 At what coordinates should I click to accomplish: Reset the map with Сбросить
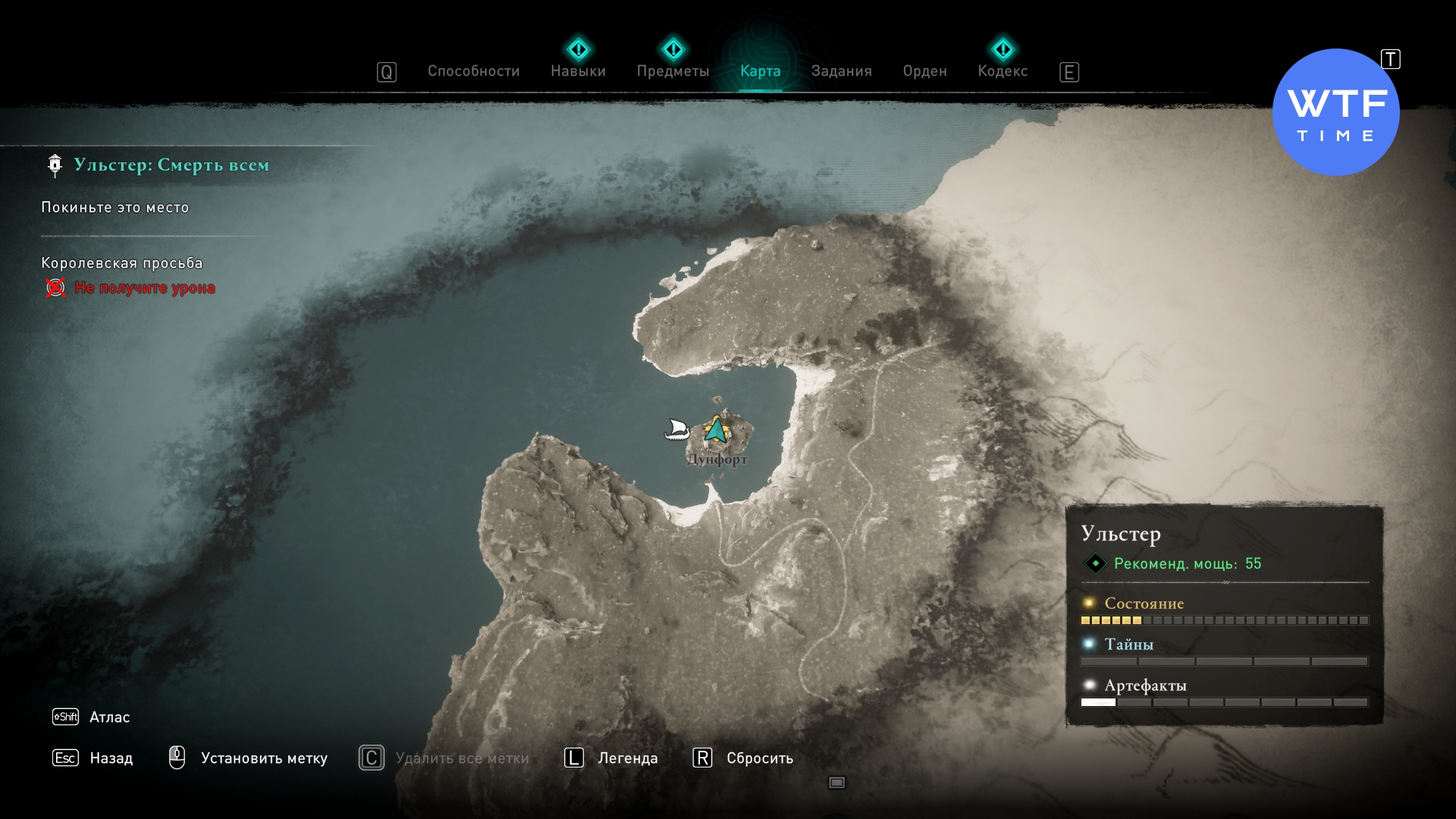pyautogui.click(x=759, y=758)
